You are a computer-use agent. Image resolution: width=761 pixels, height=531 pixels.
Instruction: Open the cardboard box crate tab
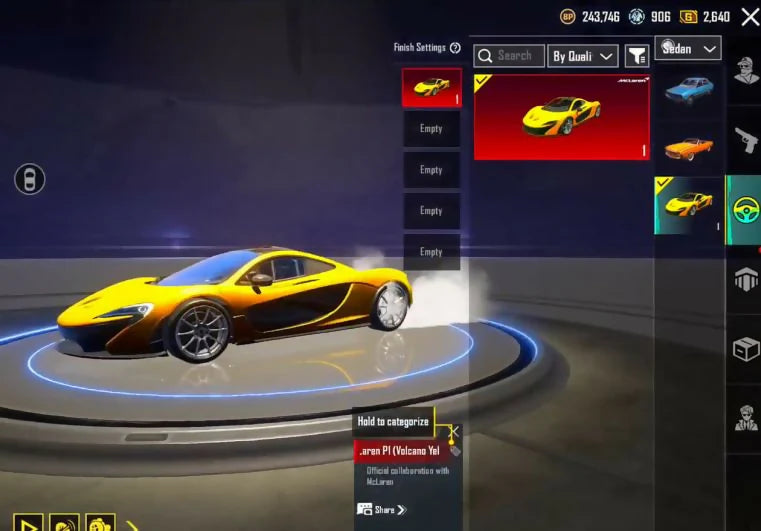click(x=745, y=349)
